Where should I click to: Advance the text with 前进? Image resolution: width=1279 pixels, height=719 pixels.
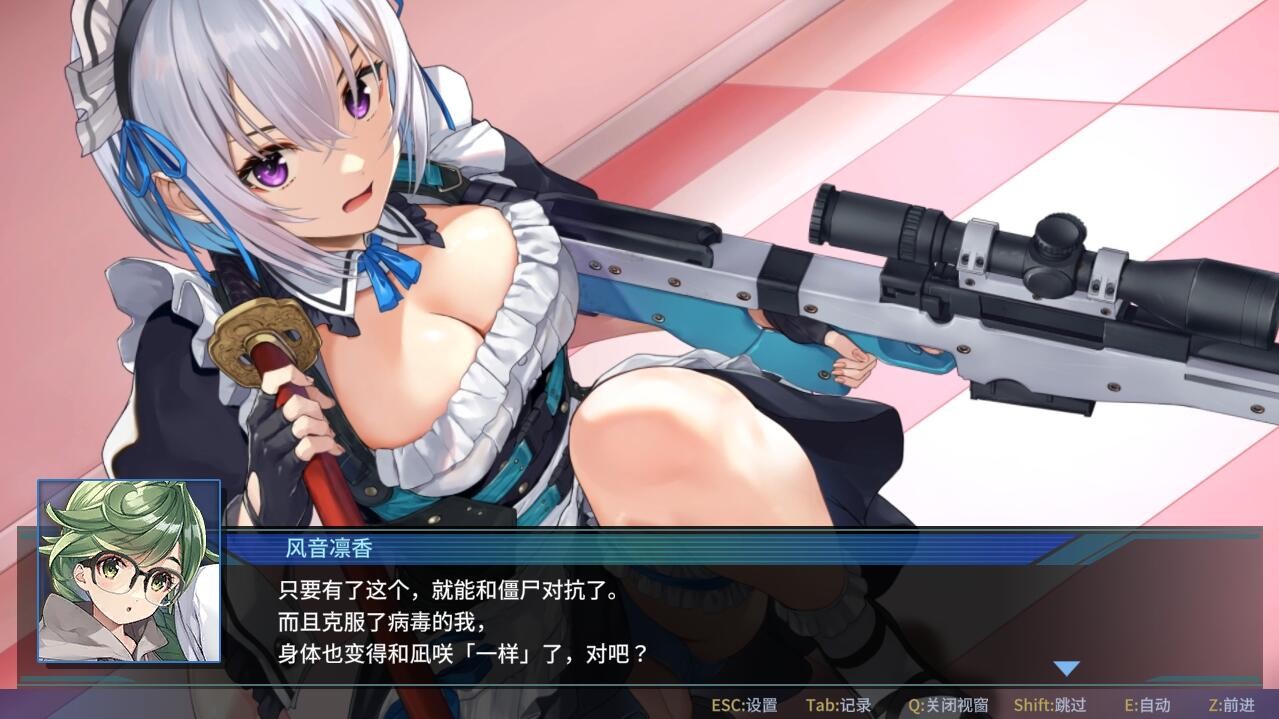[1231, 705]
